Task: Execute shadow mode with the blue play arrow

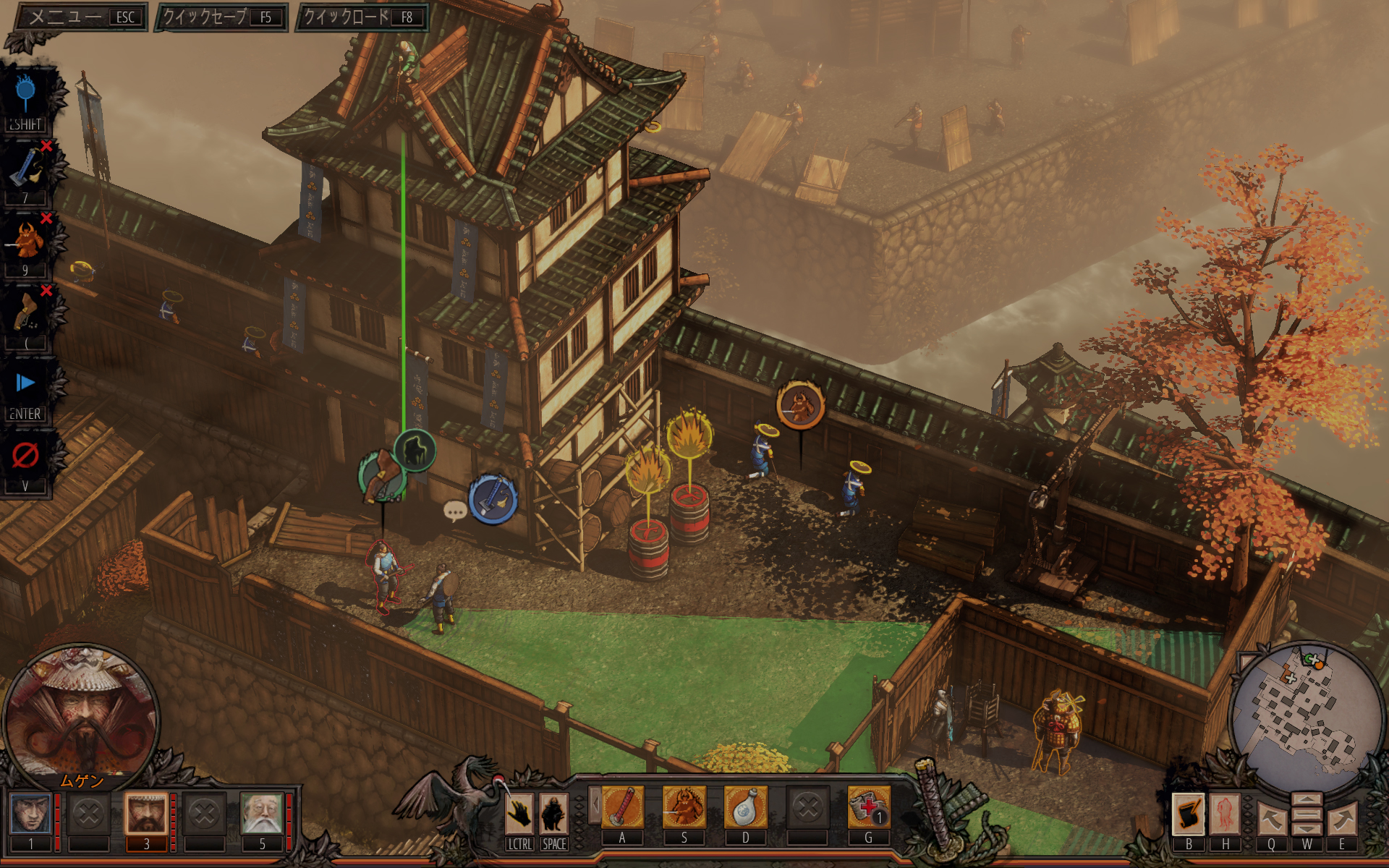Action: [26, 383]
